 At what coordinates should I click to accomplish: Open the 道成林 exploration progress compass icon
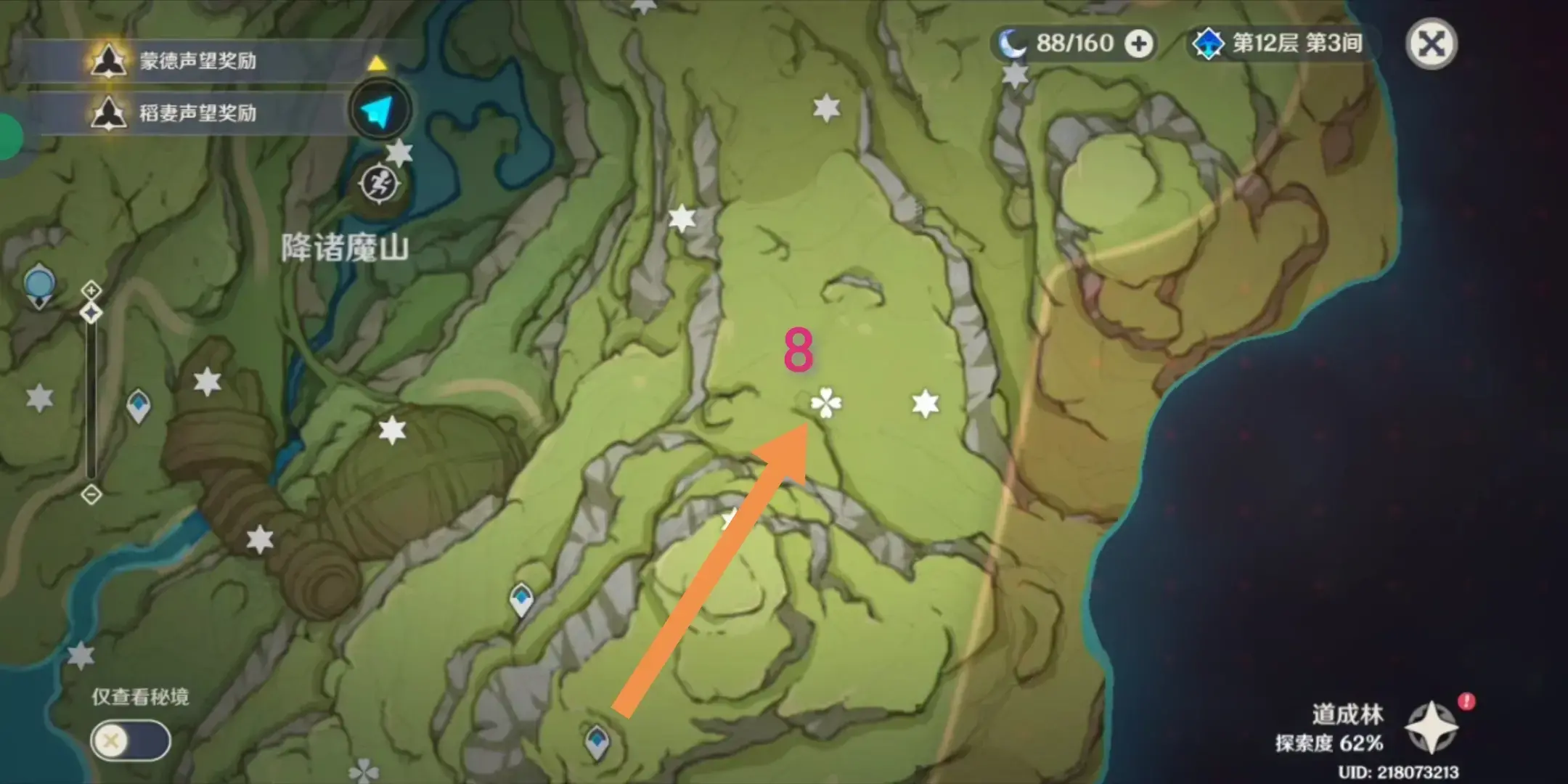click(x=1430, y=727)
